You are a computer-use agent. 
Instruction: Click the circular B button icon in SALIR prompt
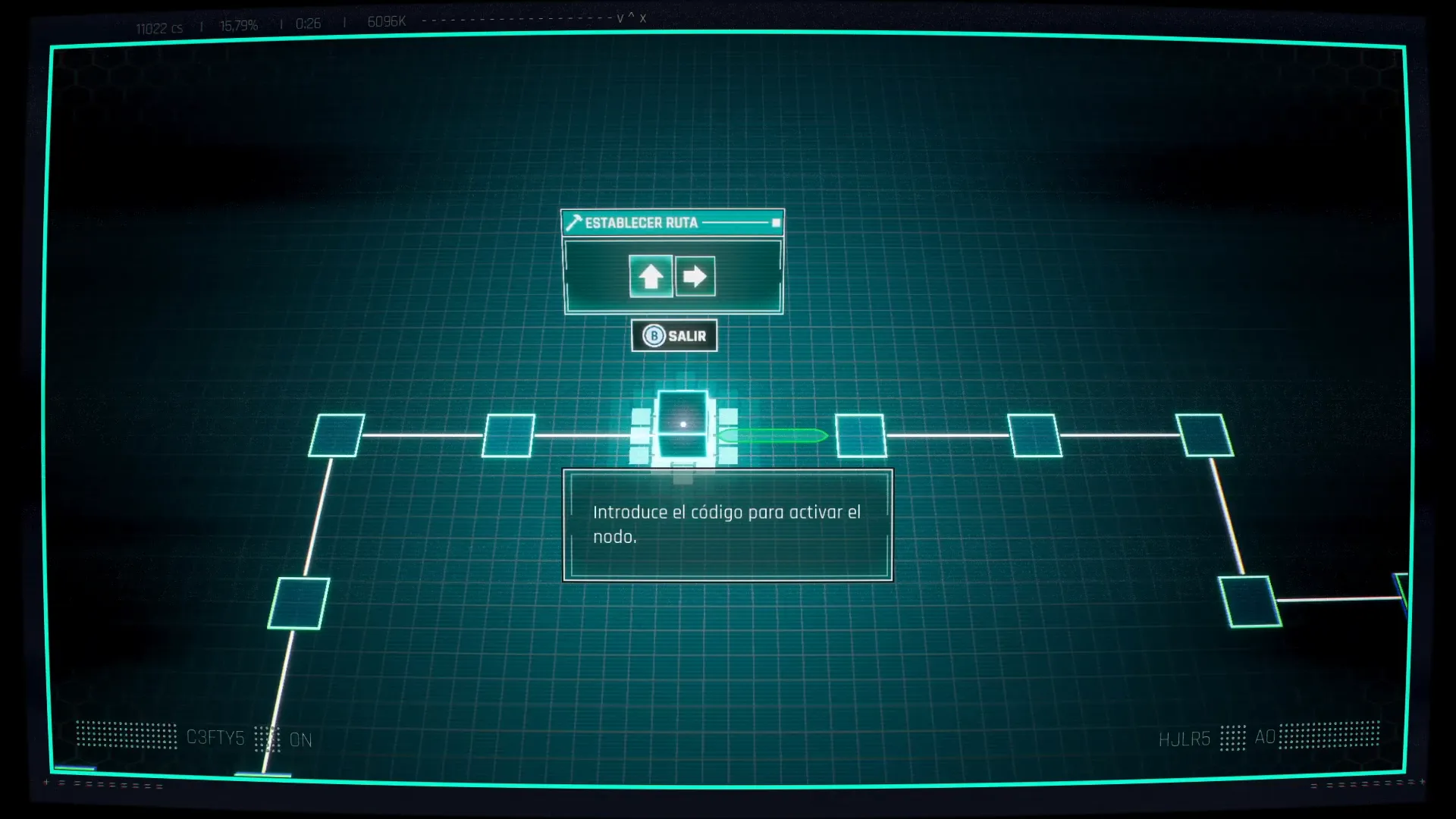click(654, 334)
